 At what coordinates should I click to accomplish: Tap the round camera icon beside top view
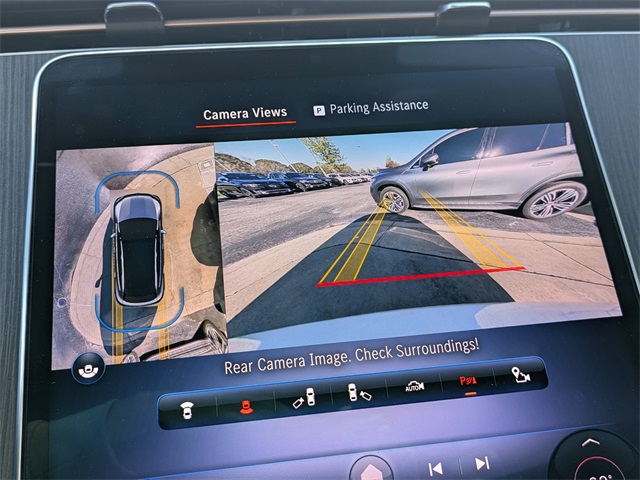pos(88,370)
